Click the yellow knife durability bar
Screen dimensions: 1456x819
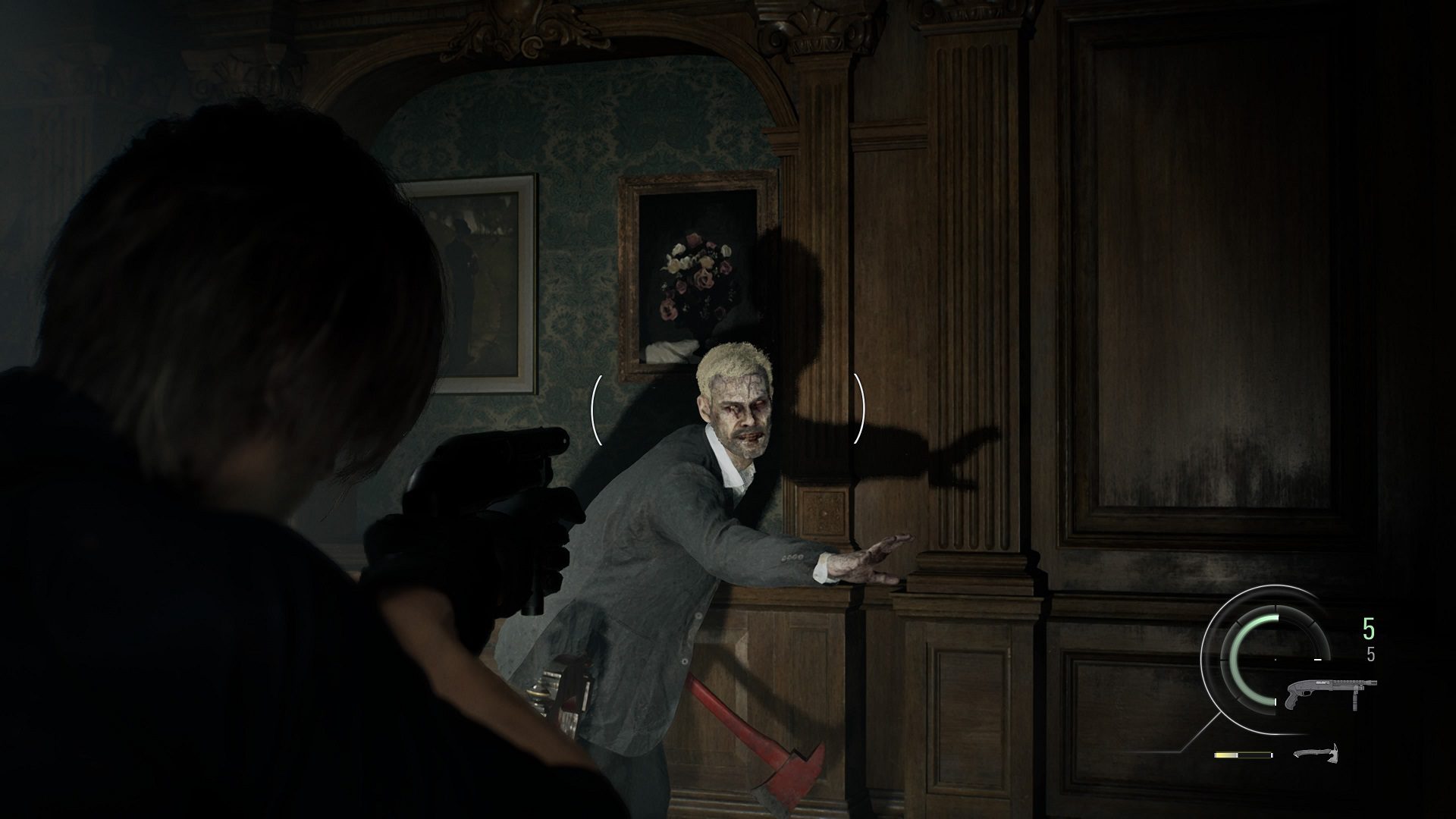click(x=1225, y=754)
